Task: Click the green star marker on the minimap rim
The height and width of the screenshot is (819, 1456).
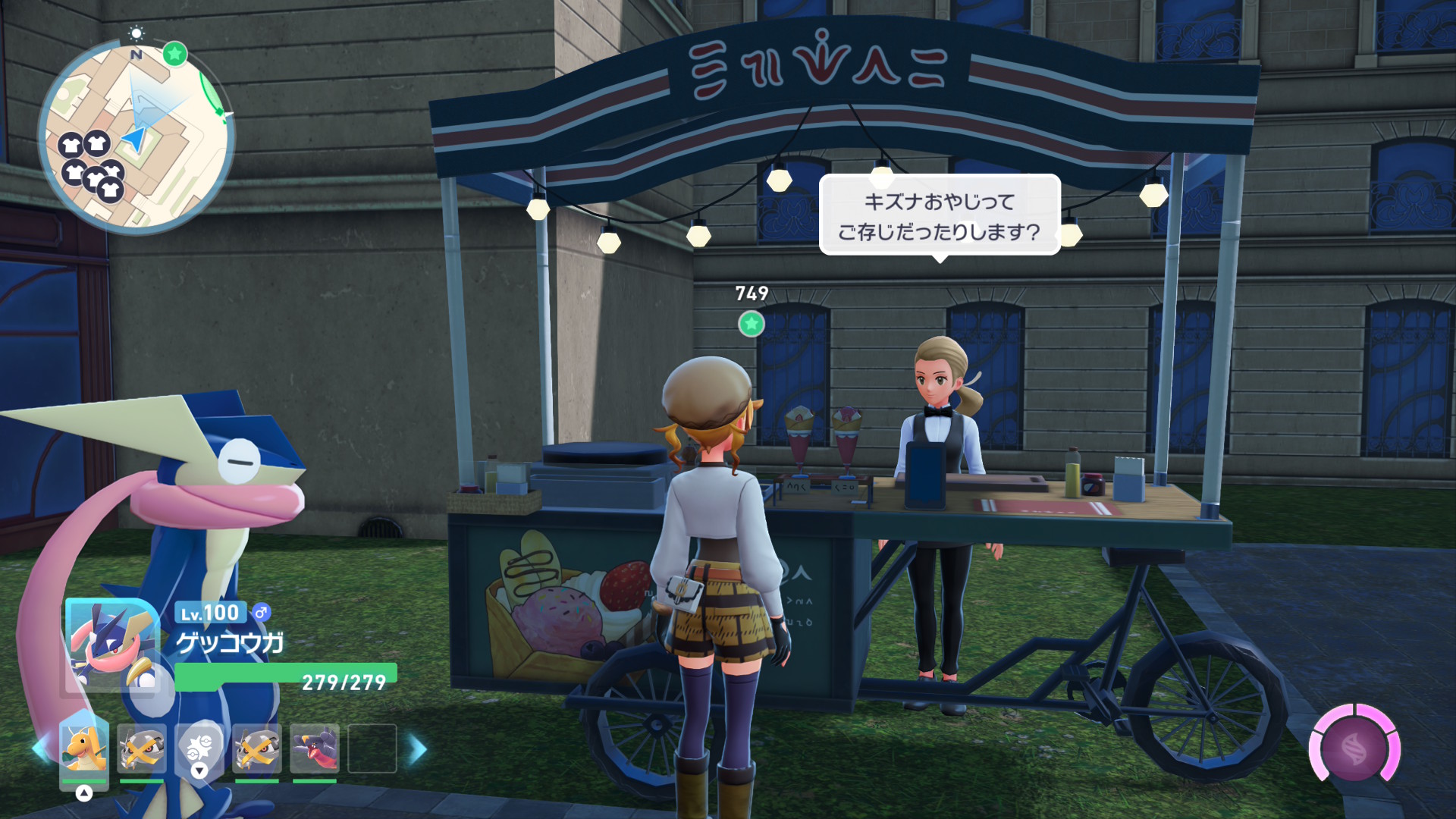Action: pyautogui.click(x=175, y=54)
